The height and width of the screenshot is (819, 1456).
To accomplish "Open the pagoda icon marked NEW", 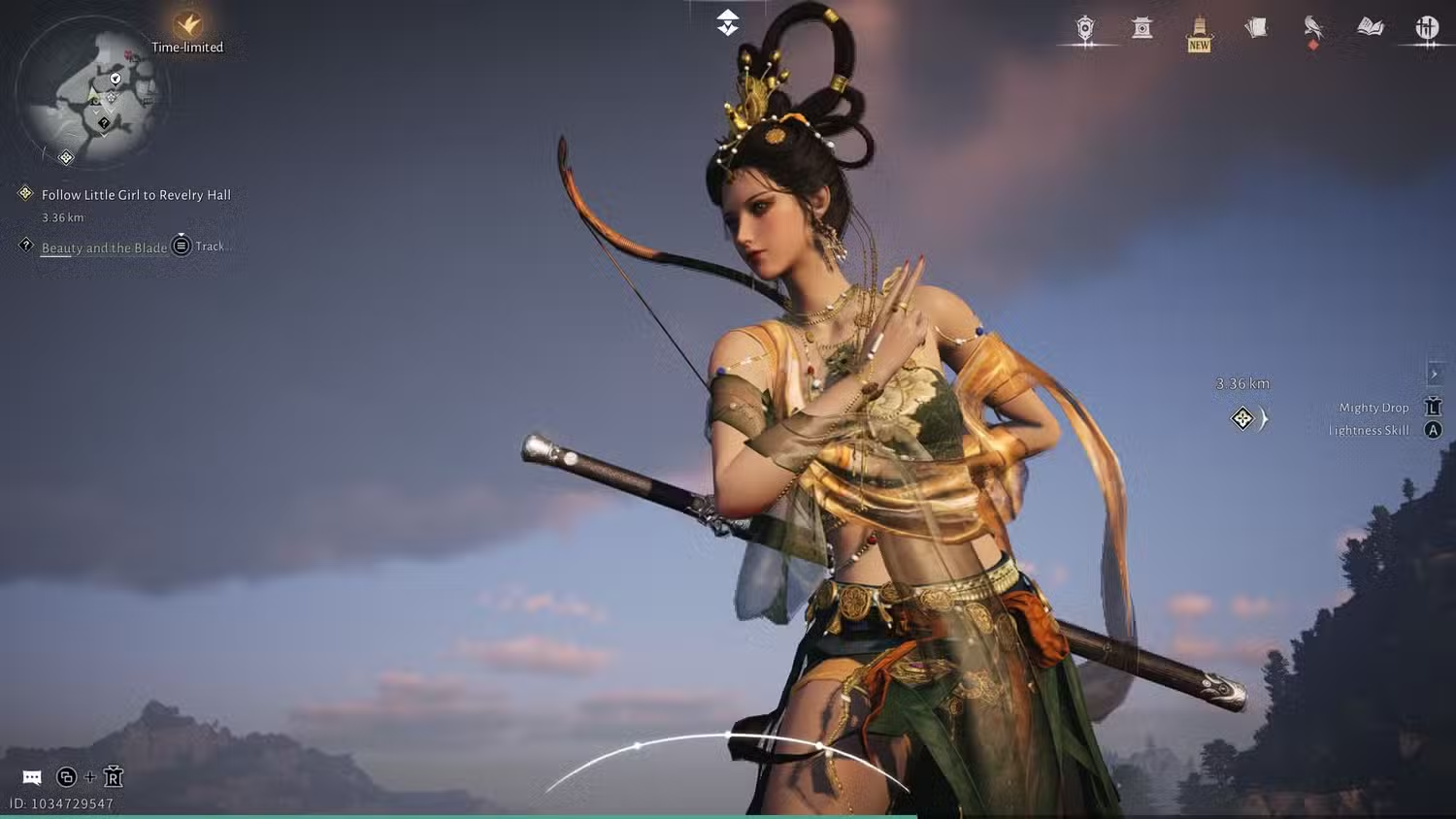I will (1200, 32).
